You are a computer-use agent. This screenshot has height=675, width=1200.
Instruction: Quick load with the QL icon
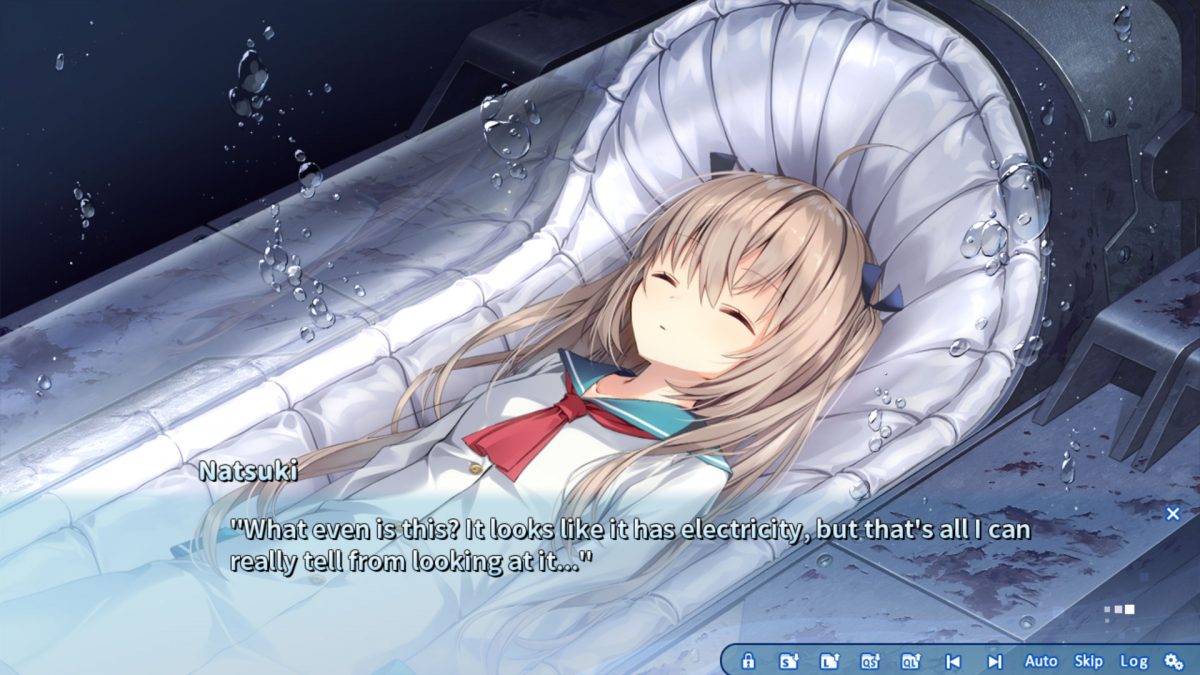911,661
